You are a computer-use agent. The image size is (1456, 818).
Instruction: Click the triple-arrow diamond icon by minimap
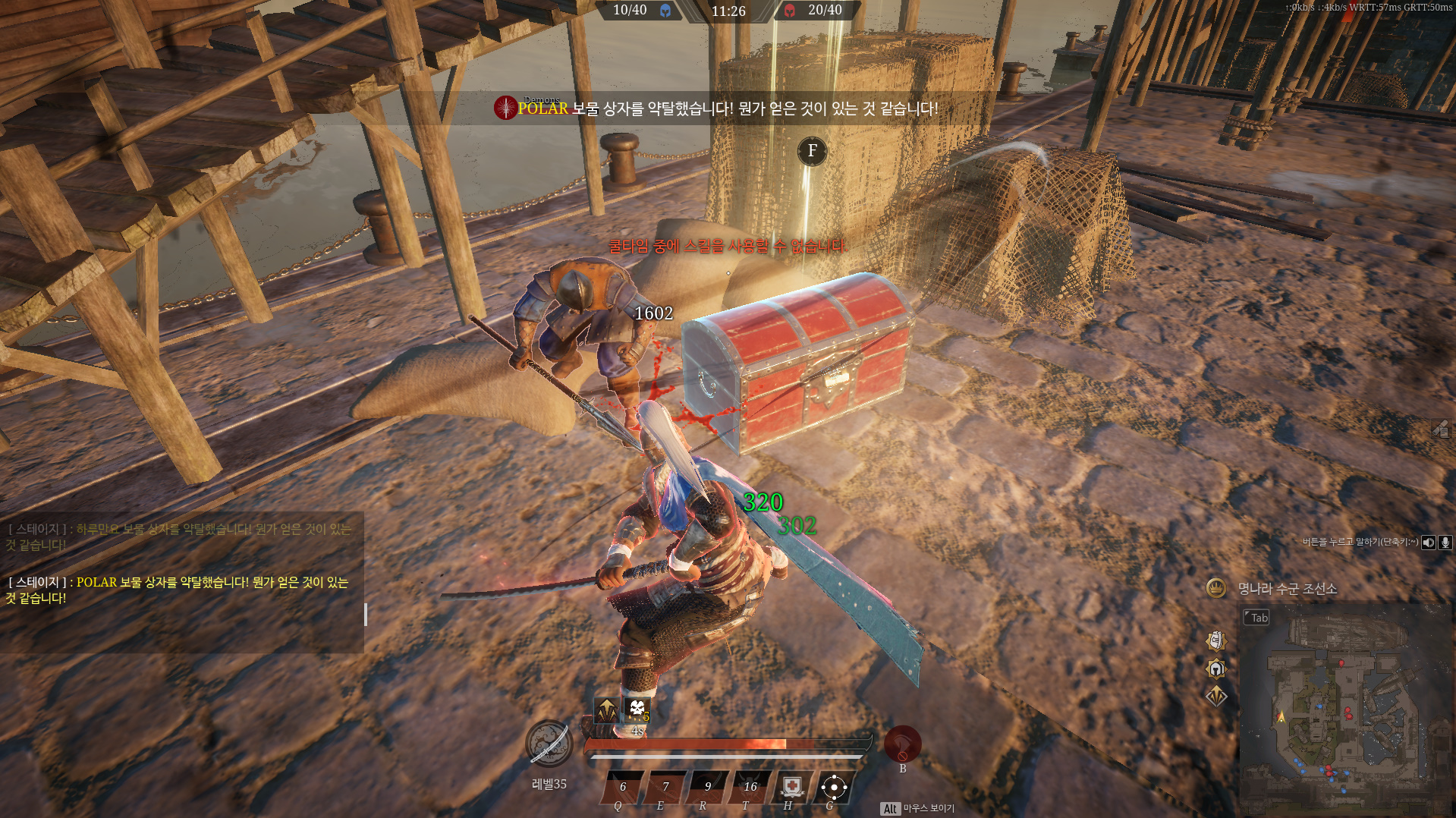point(1216,696)
